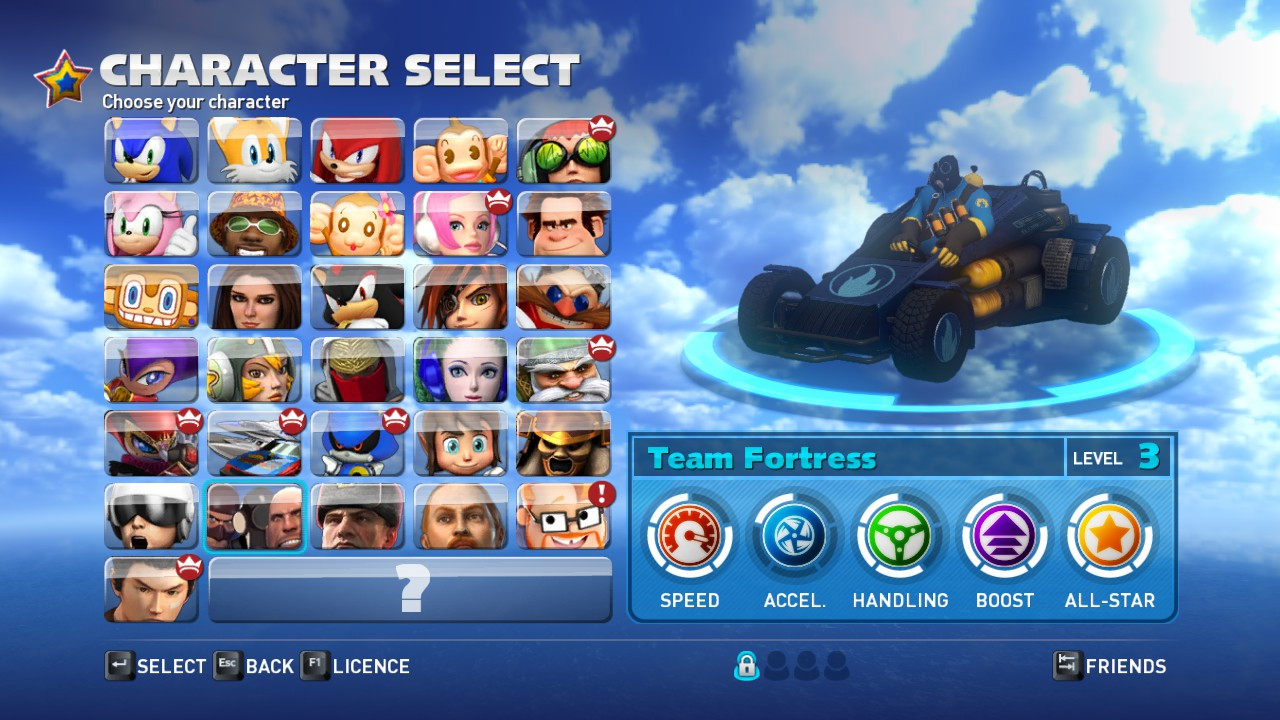Select the Accel stat icon
Image resolution: width=1280 pixels, height=720 pixels.
[x=793, y=535]
